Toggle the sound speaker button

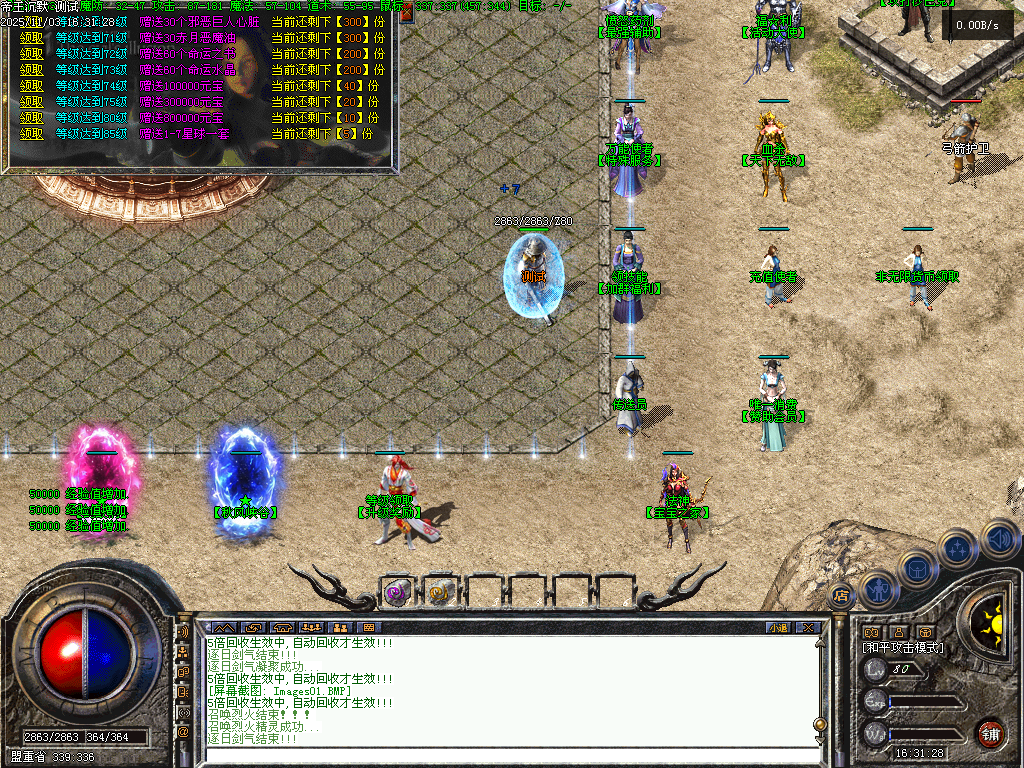pos(998,538)
